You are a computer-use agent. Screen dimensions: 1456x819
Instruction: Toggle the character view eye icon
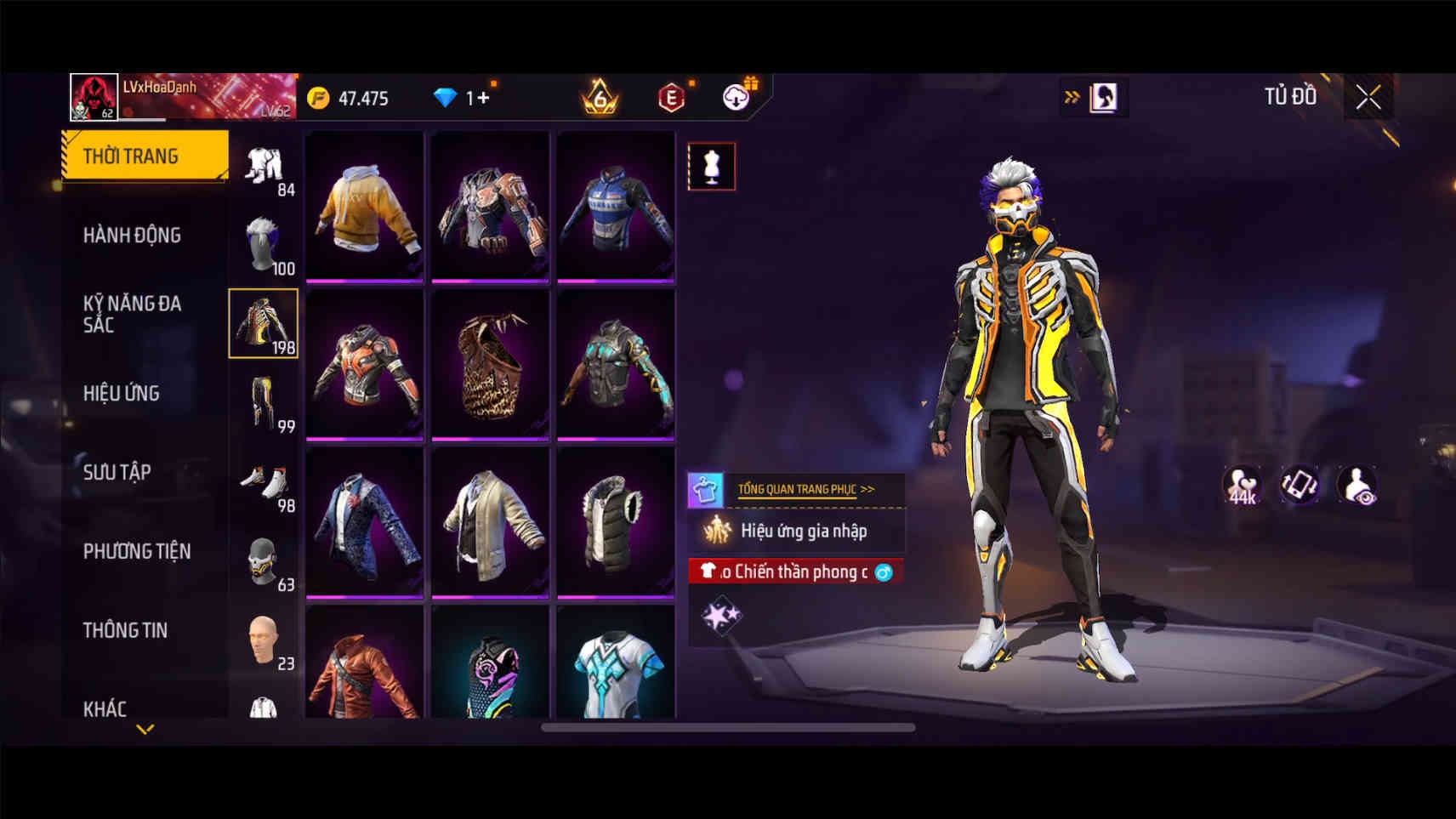[1357, 486]
